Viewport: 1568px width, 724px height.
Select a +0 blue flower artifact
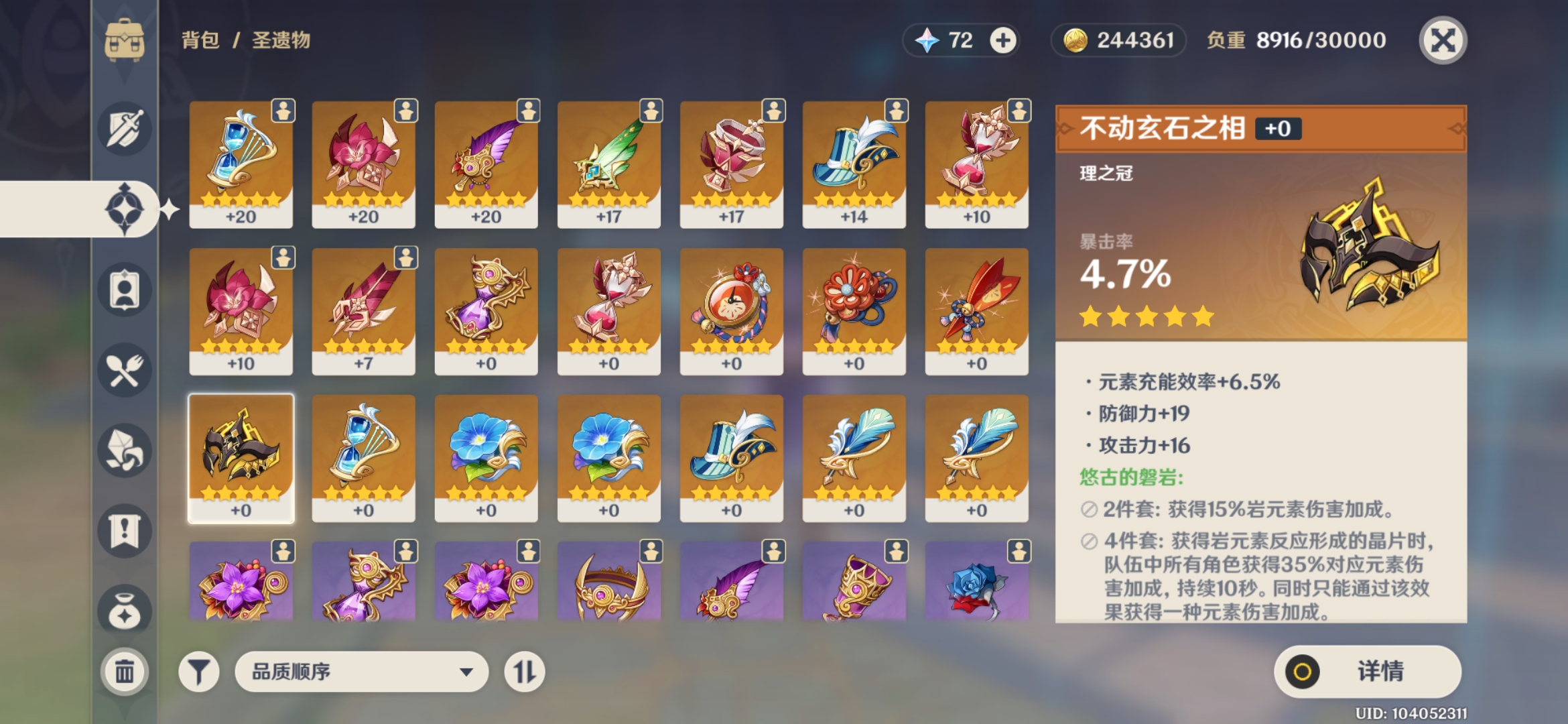pos(486,456)
